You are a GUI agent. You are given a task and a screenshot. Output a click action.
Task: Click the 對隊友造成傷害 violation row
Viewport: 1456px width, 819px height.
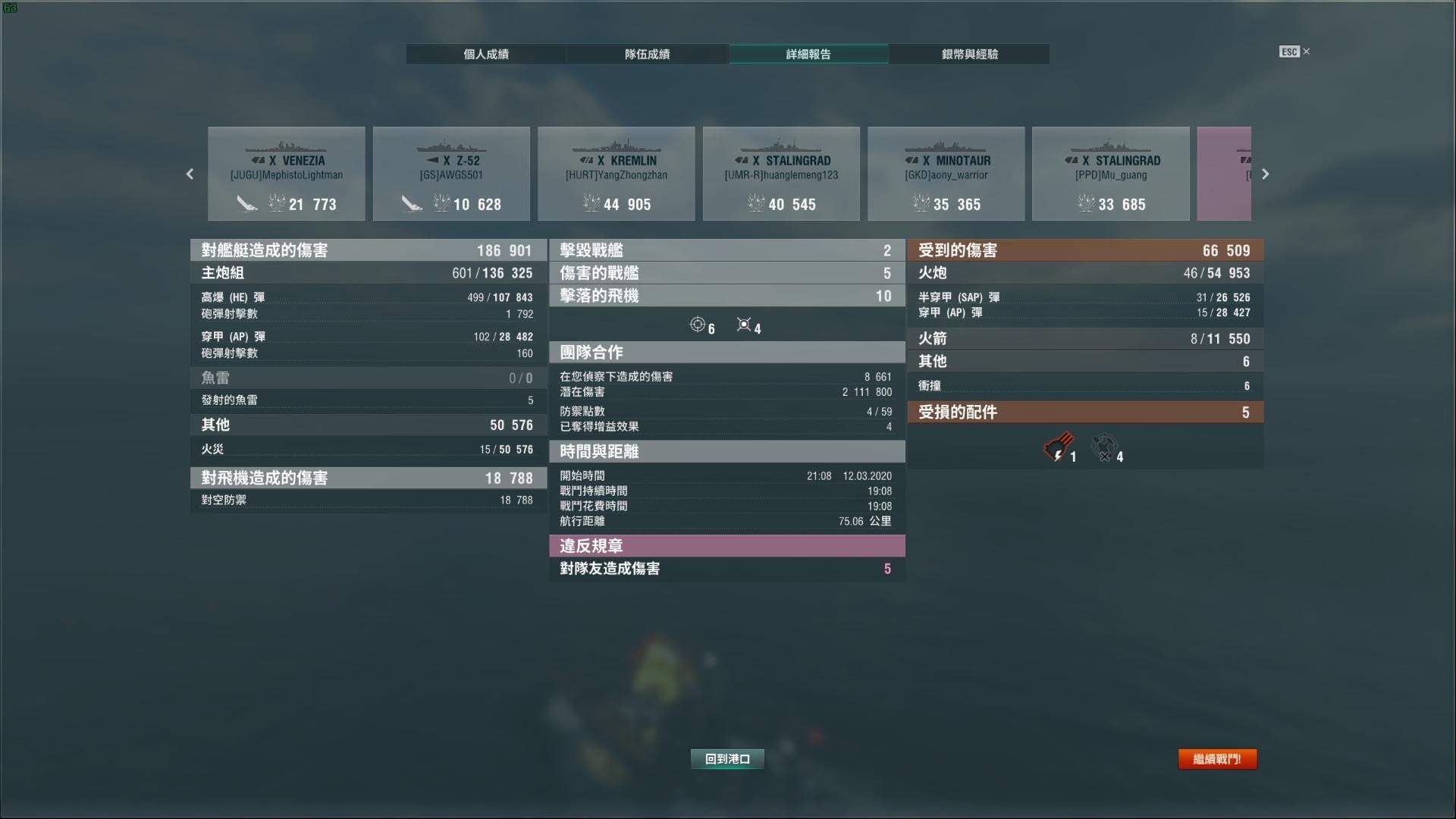point(726,570)
